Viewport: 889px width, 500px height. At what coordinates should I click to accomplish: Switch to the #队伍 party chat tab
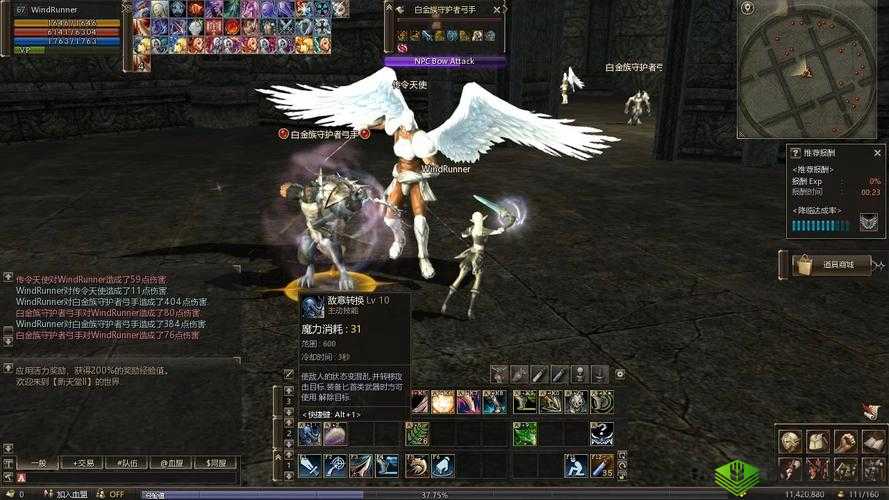point(127,463)
